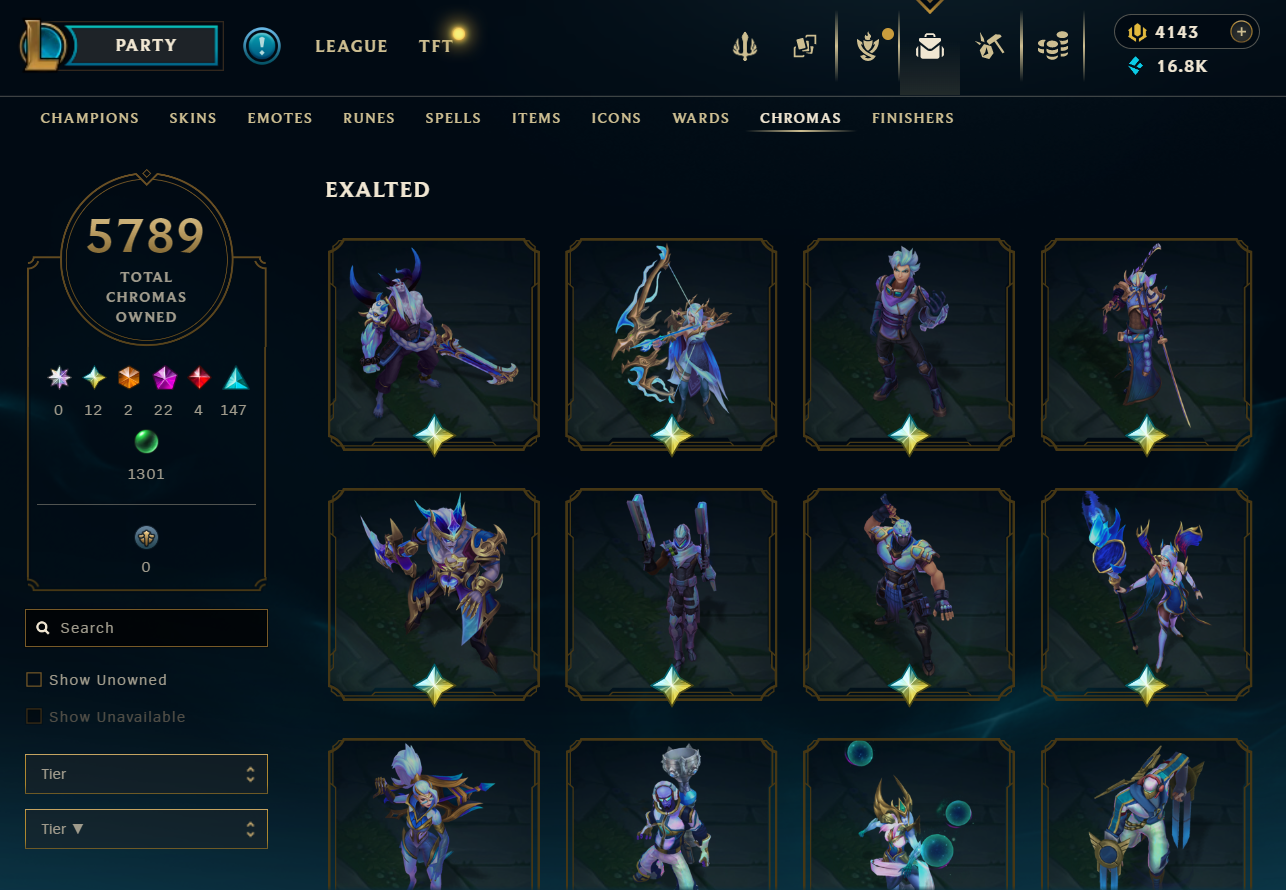Open Hextech Crafting via the hammer icon

pyautogui.click(x=990, y=44)
